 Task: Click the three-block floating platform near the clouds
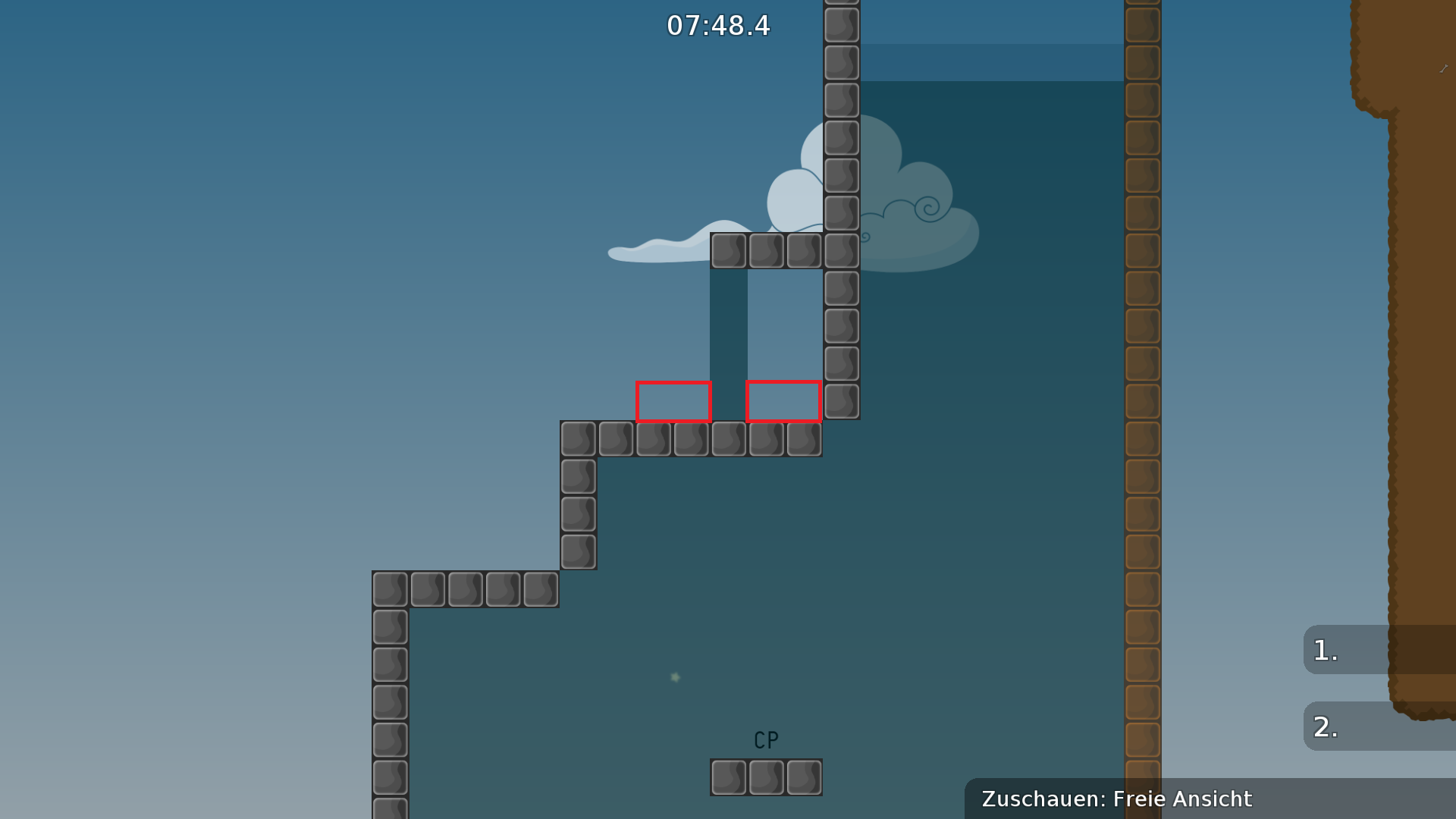point(766,250)
